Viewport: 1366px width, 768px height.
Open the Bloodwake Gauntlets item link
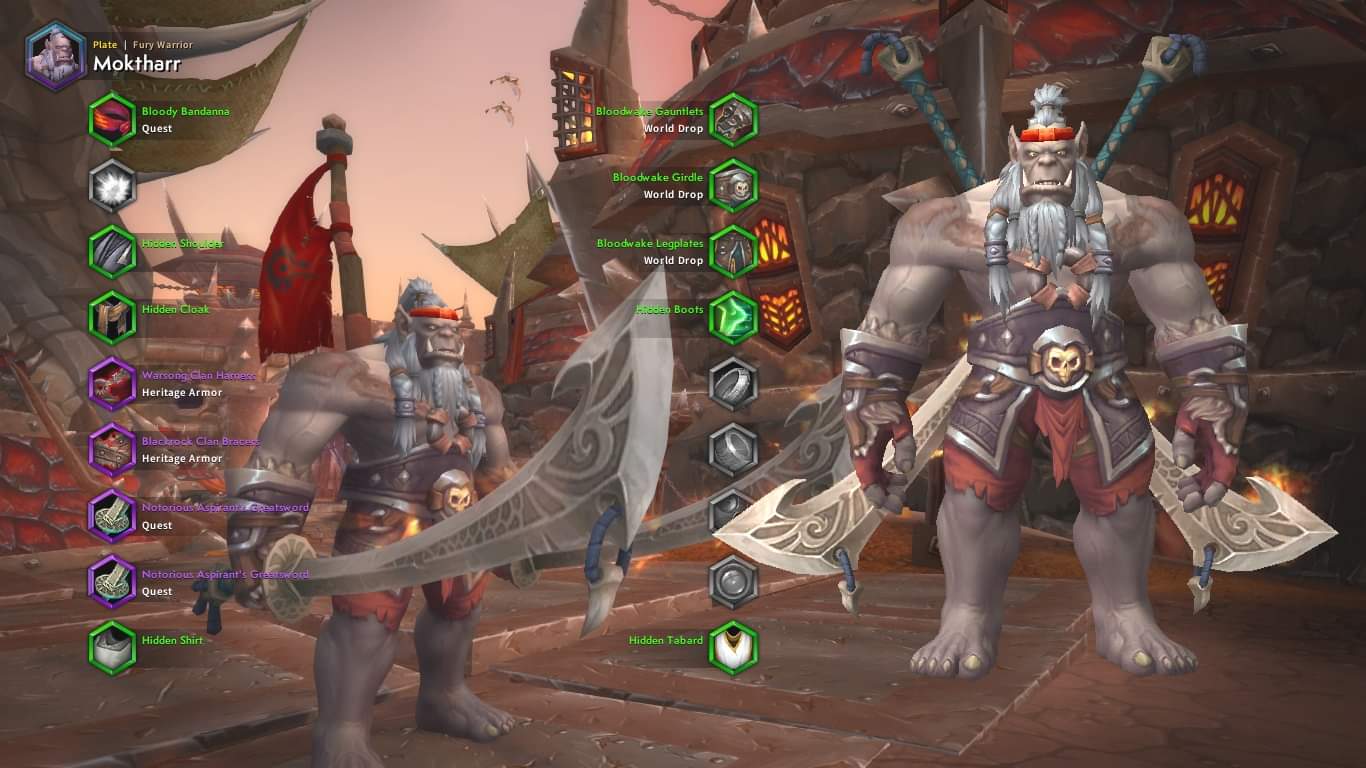click(651, 112)
